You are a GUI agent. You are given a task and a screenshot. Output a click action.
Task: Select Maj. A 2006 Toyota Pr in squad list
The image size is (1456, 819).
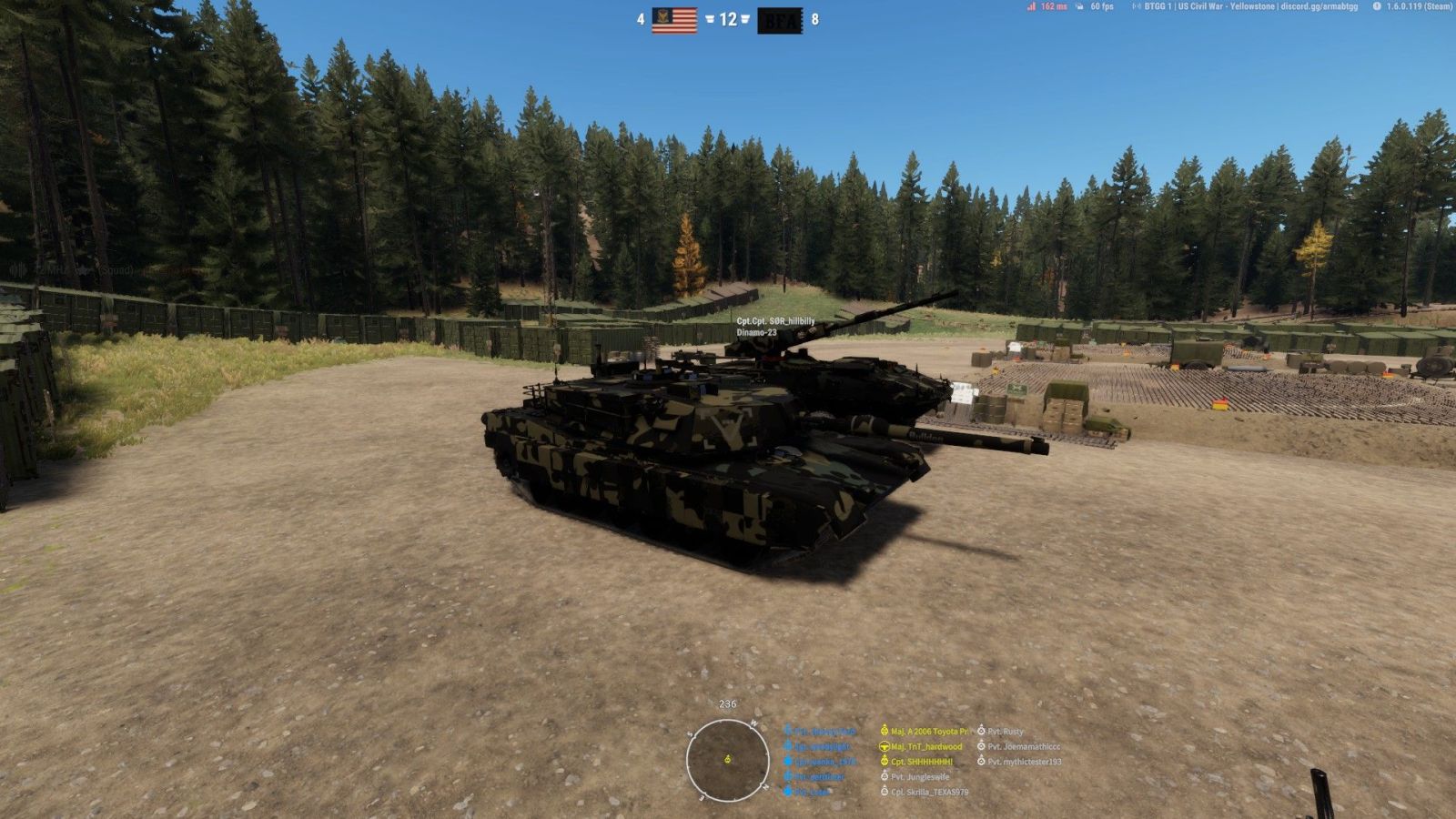click(928, 732)
